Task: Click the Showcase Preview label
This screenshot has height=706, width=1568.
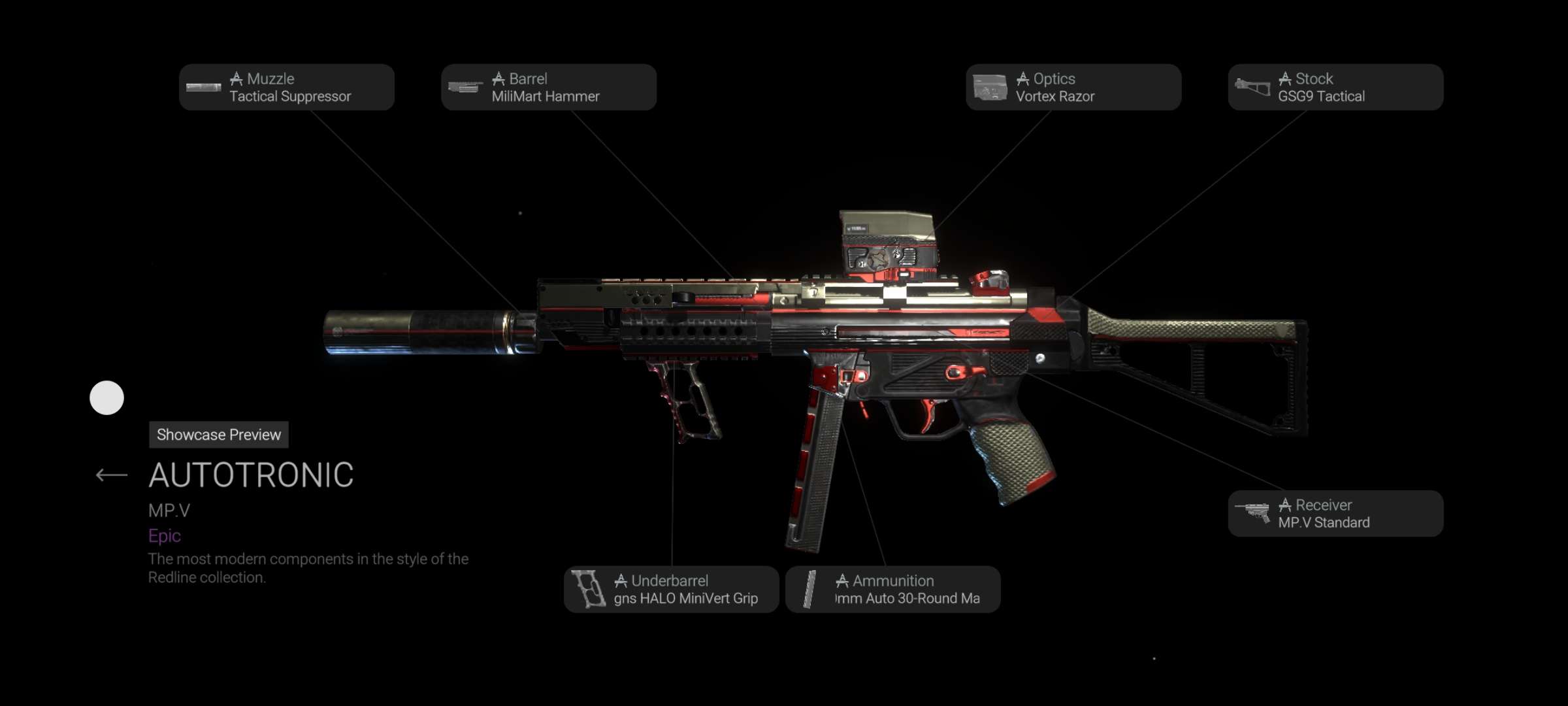Action: tap(219, 435)
